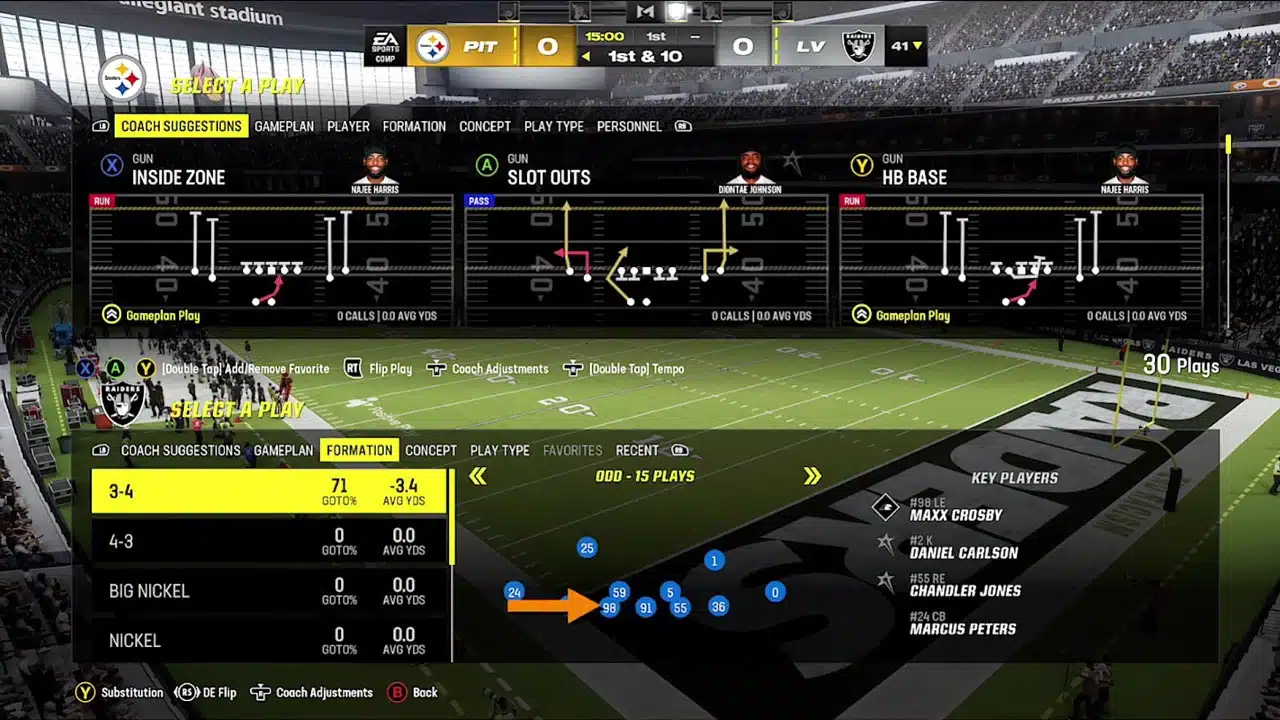Open the Personnel tab
The image size is (1280, 720).
point(629,127)
